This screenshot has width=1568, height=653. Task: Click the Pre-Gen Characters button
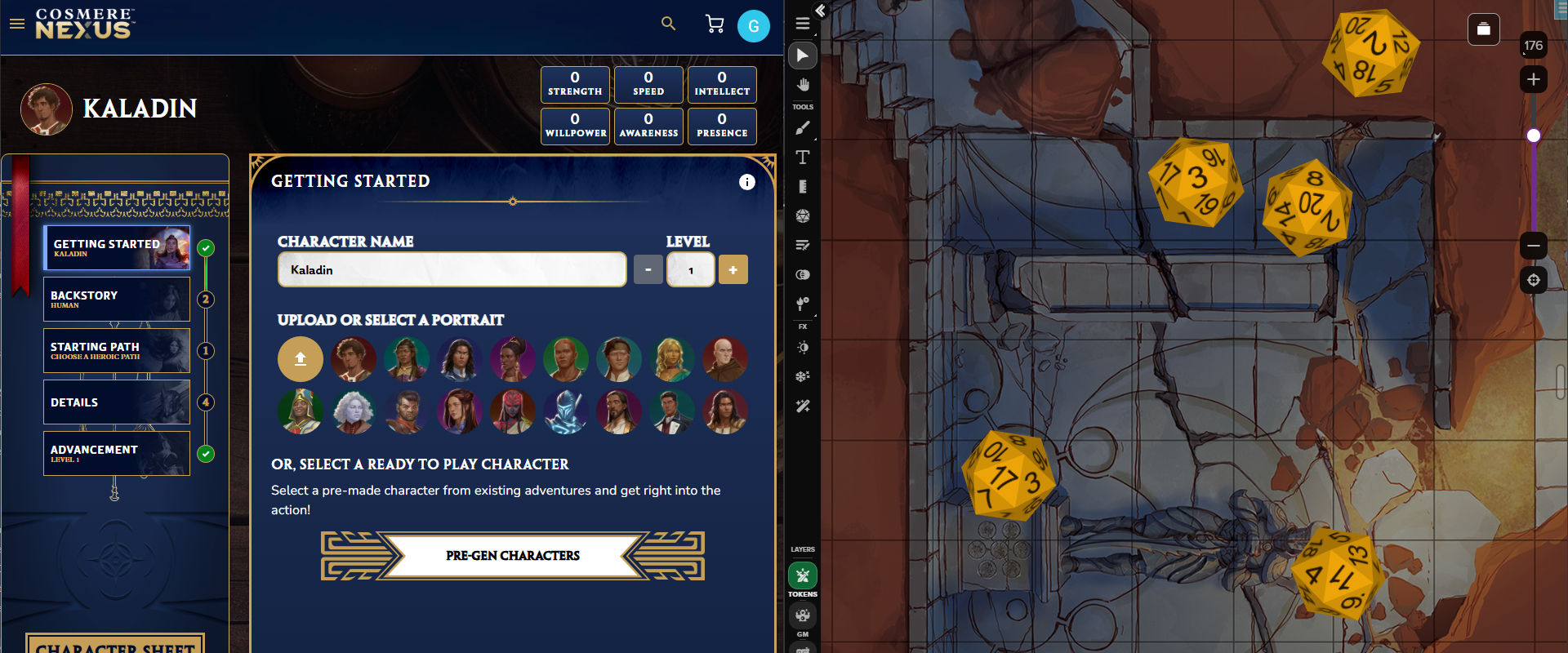(512, 556)
